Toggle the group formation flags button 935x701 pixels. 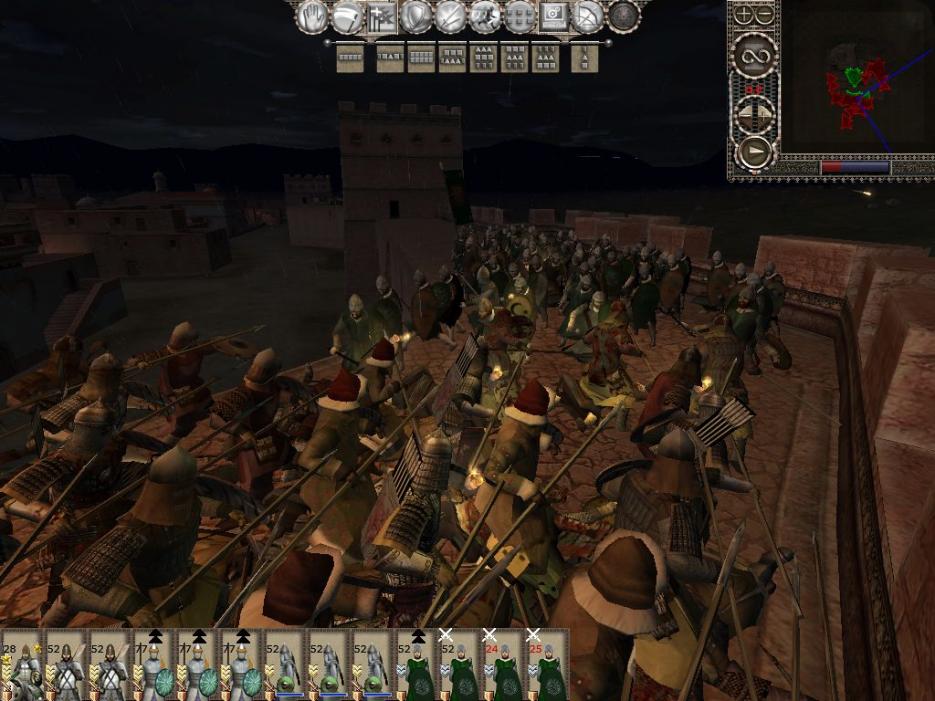[x=381, y=16]
